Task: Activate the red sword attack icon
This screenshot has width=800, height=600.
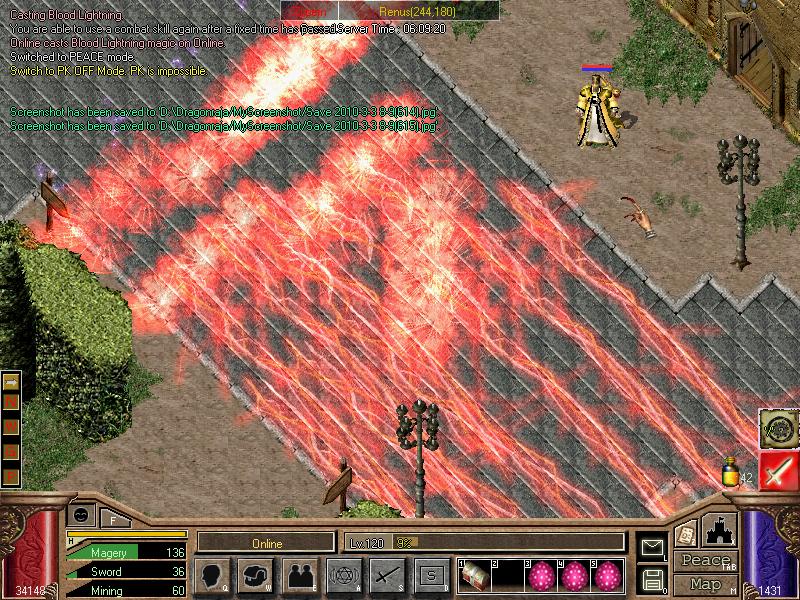Action: (x=777, y=470)
